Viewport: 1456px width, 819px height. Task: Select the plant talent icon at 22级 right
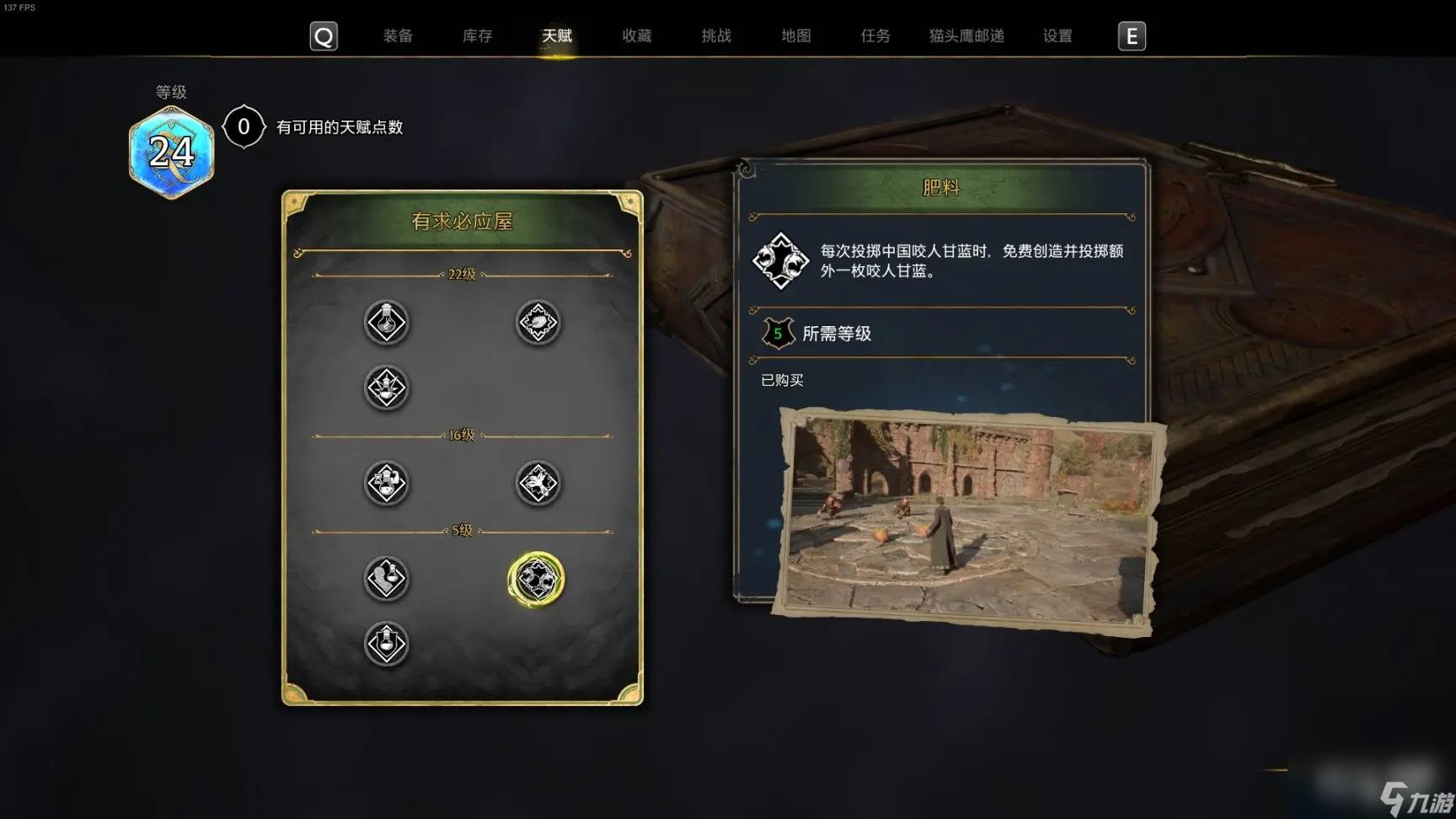coord(537,323)
